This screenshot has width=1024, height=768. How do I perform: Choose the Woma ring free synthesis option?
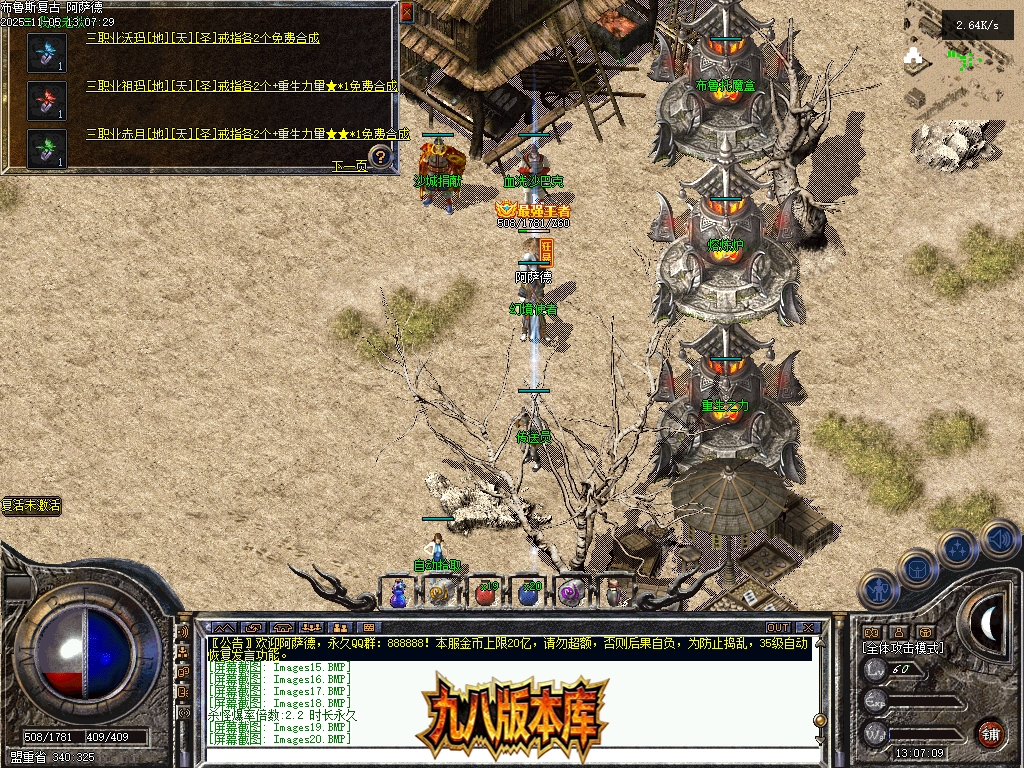[x=203, y=38]
